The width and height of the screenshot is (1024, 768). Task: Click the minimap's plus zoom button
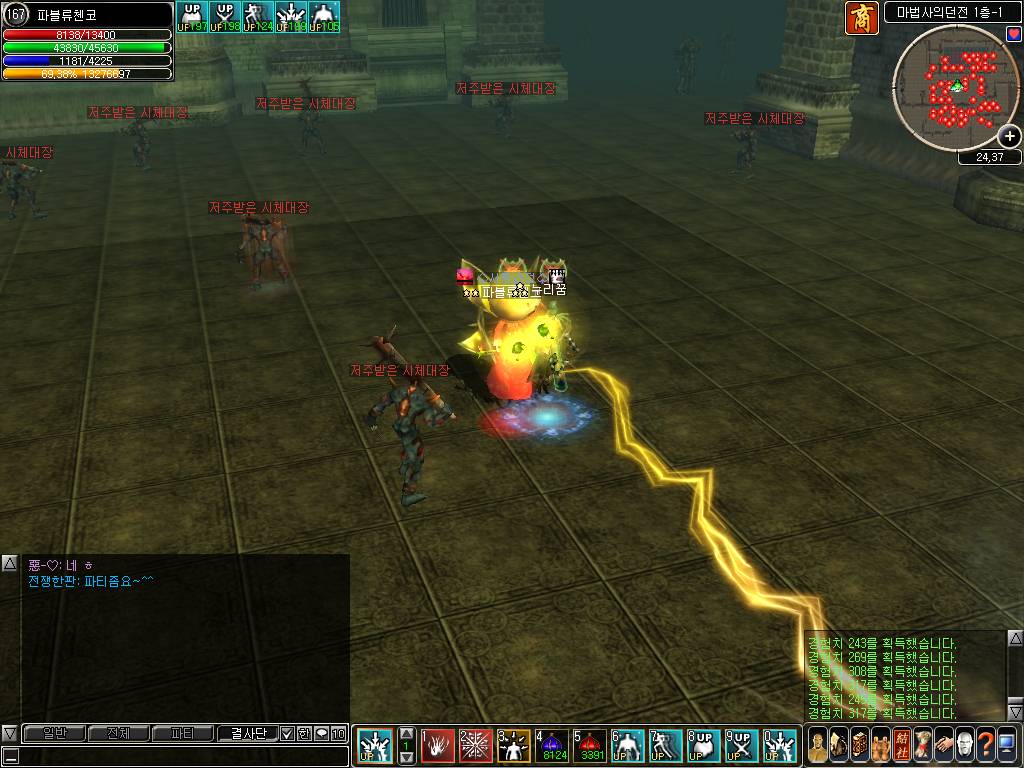pyautogui.click(x=1010, y=137)
